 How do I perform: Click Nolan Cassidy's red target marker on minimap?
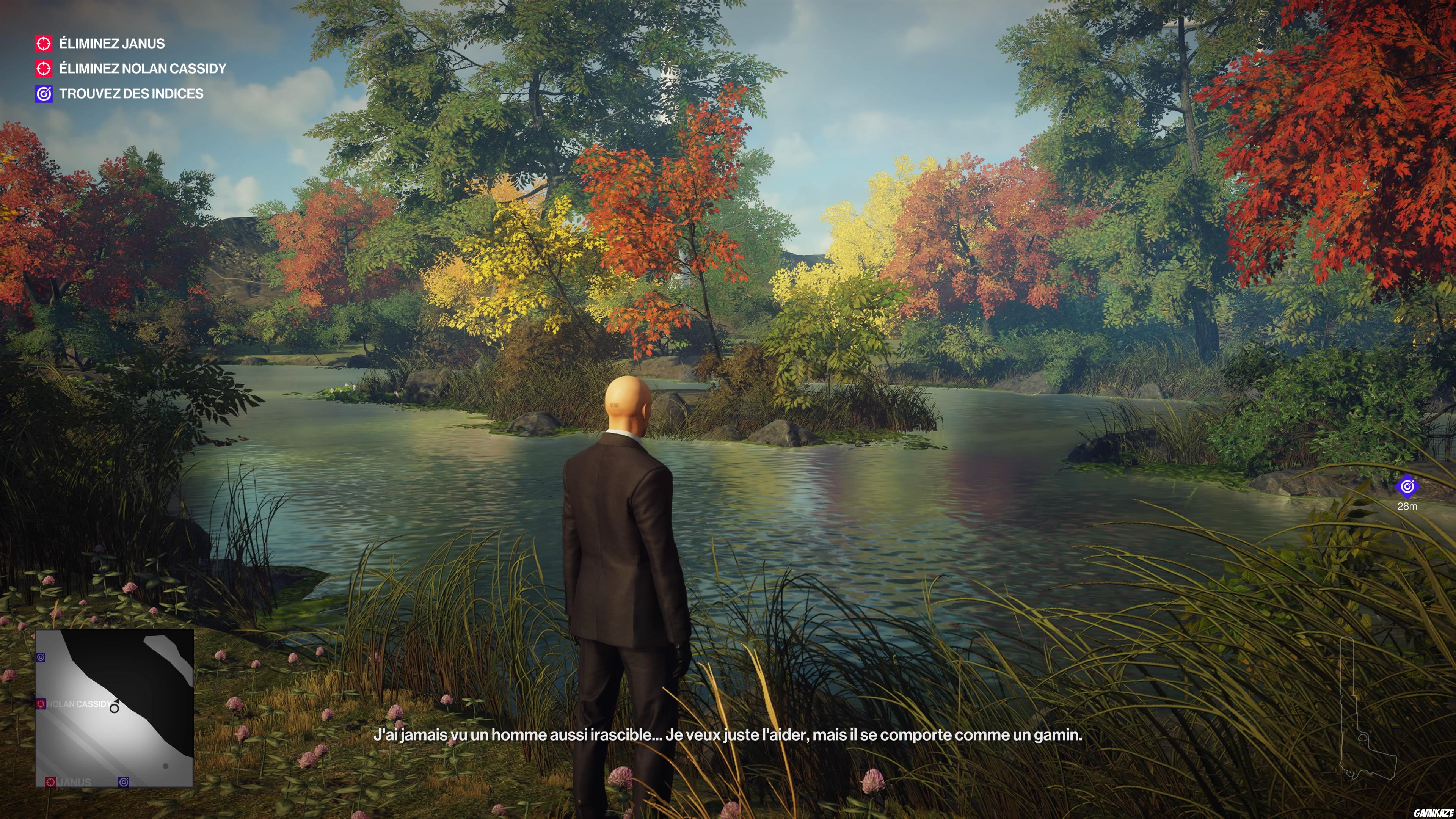pyautogui.click(x=41, y=704)
